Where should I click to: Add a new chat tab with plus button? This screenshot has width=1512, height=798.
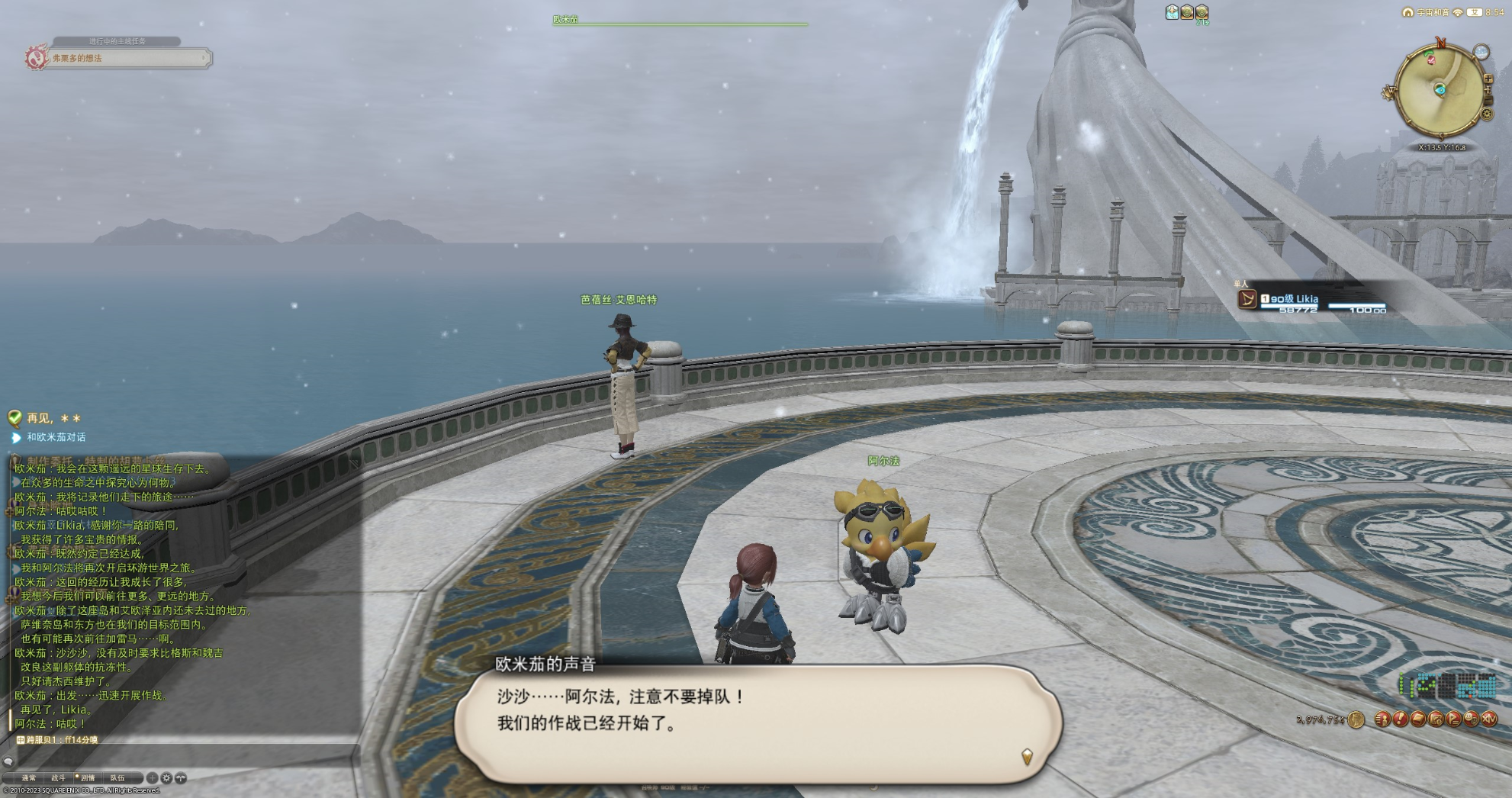coord(152,778)
